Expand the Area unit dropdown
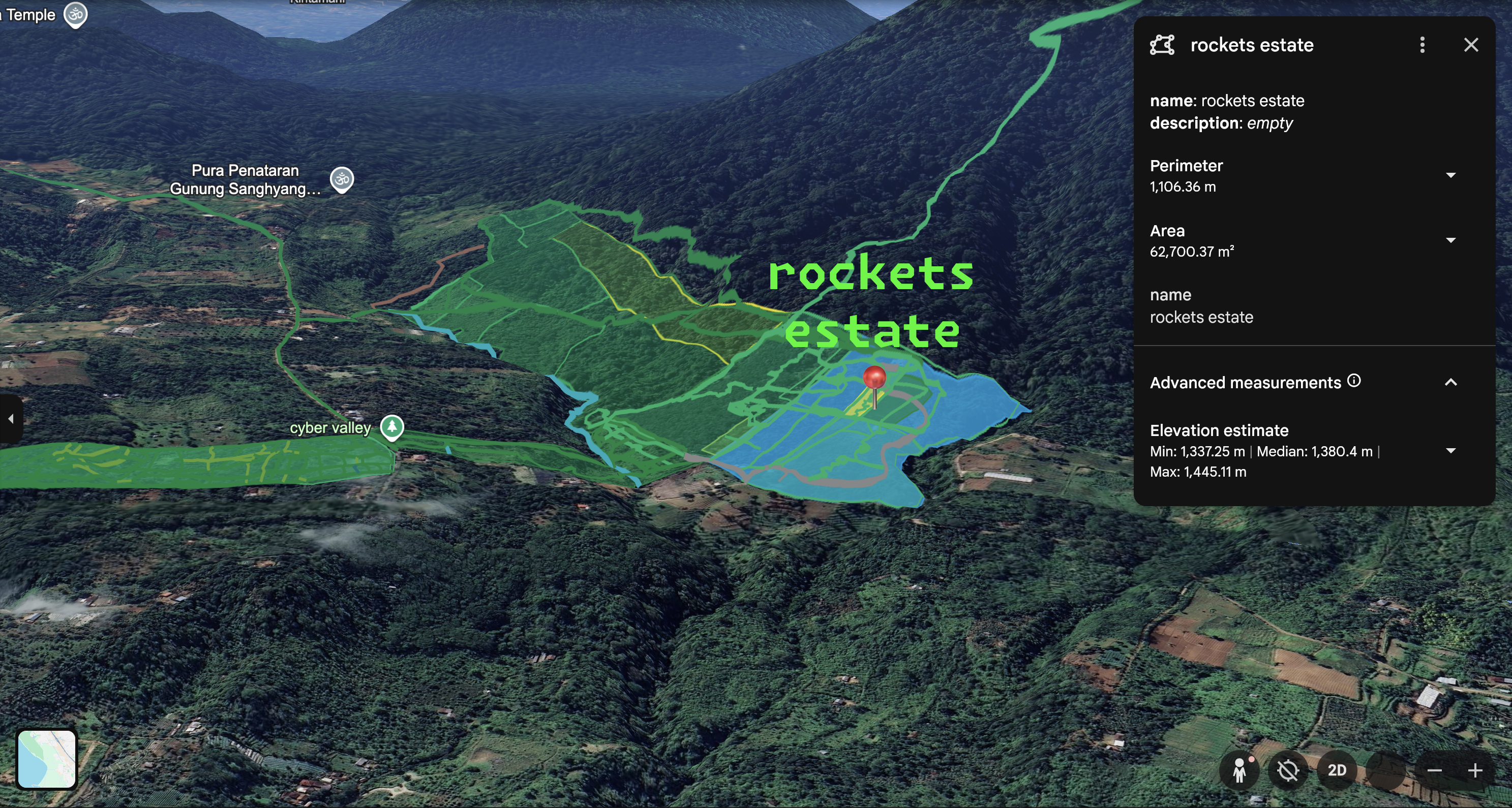This screenshot has height=808, width=1512. pos(1450,240)
